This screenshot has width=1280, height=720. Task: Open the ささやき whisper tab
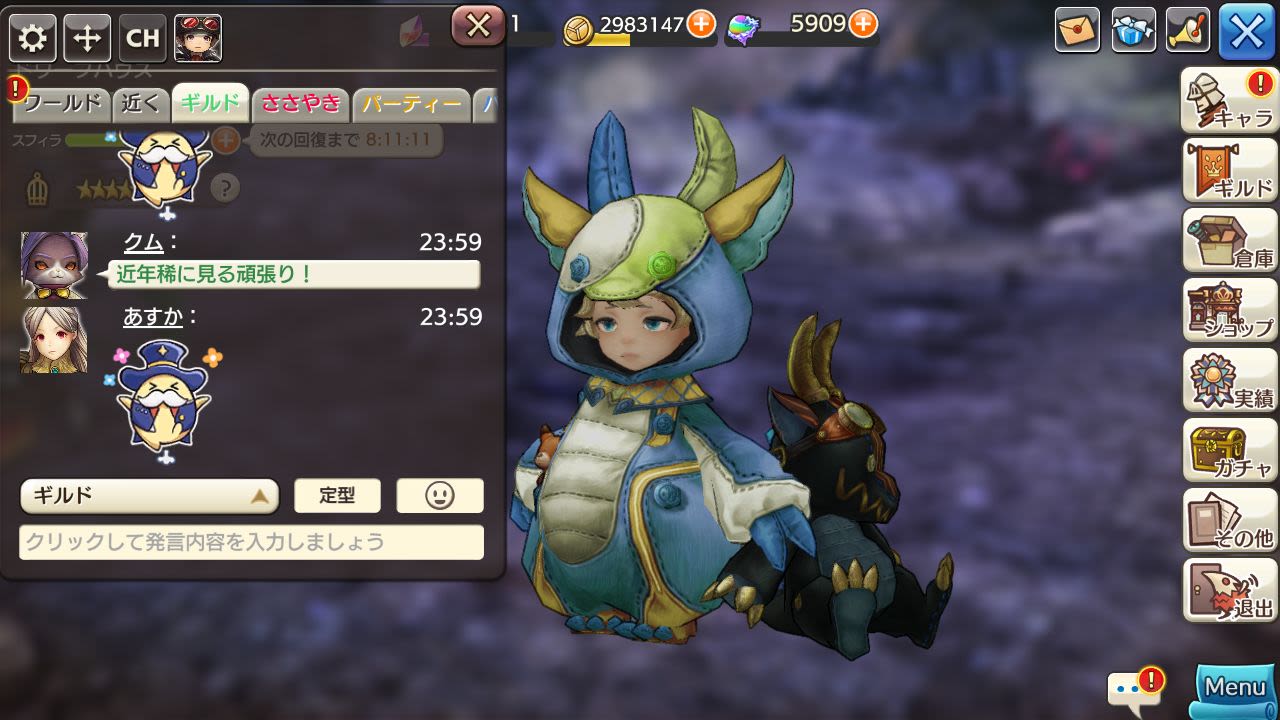click(x=300, y=103)
